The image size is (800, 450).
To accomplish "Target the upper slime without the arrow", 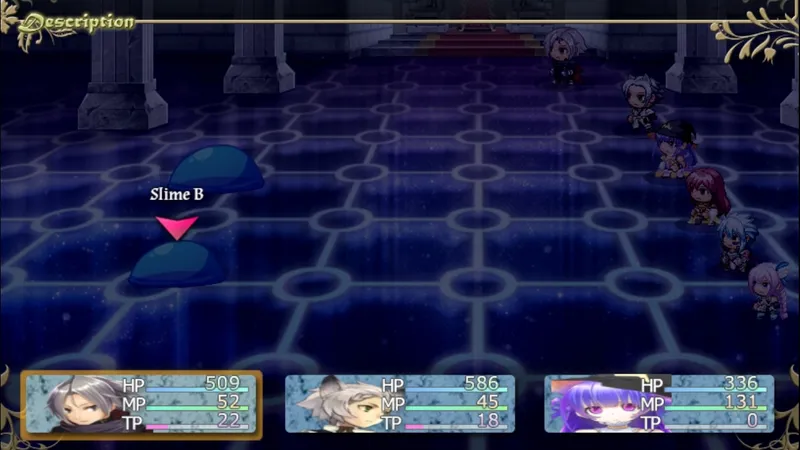I will point(217,168).
